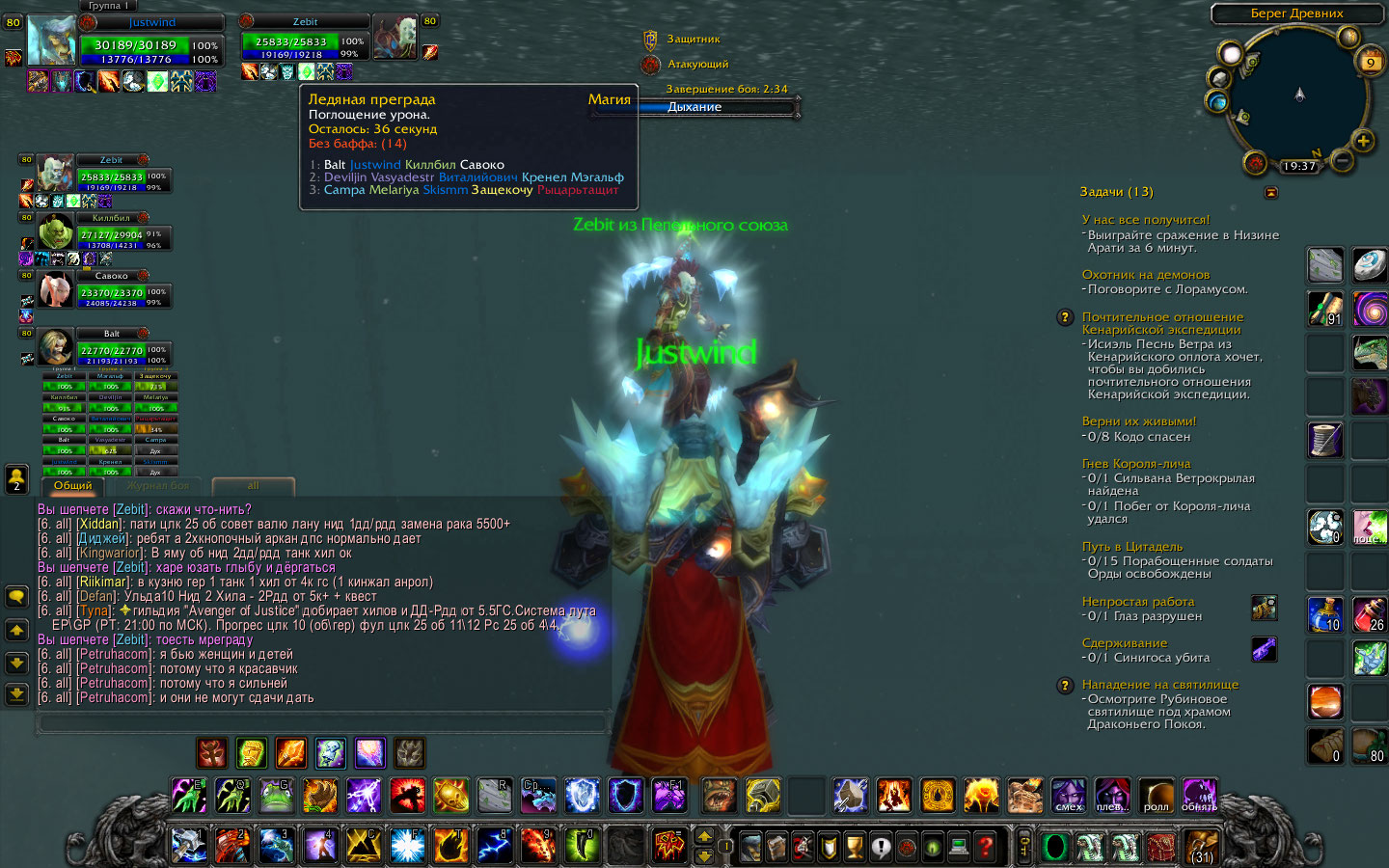Open the chat menu speech bubble button
Viewport: 1389px width, 868px height.
[x=16, y=597]
